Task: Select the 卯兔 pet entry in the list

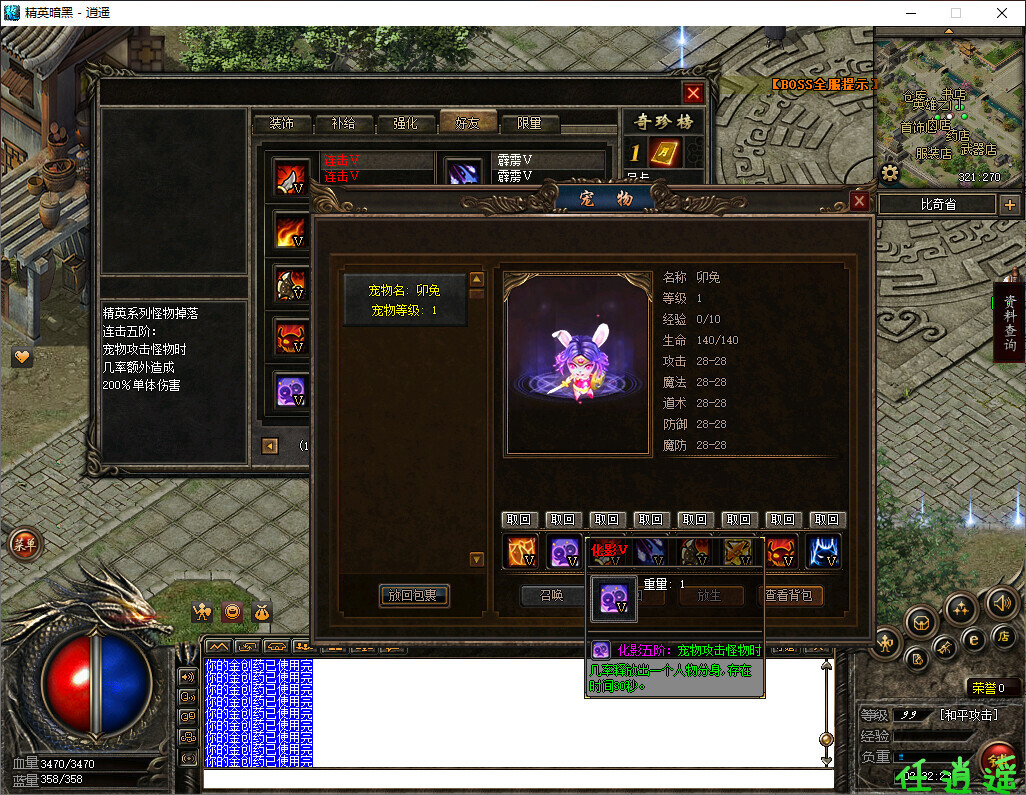Action: click(405, 300)
